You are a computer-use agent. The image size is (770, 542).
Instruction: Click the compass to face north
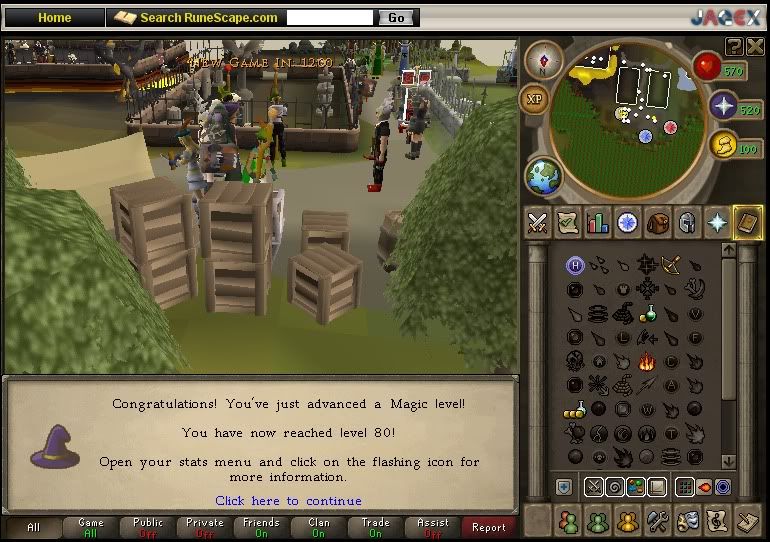[x=544, y=60]
